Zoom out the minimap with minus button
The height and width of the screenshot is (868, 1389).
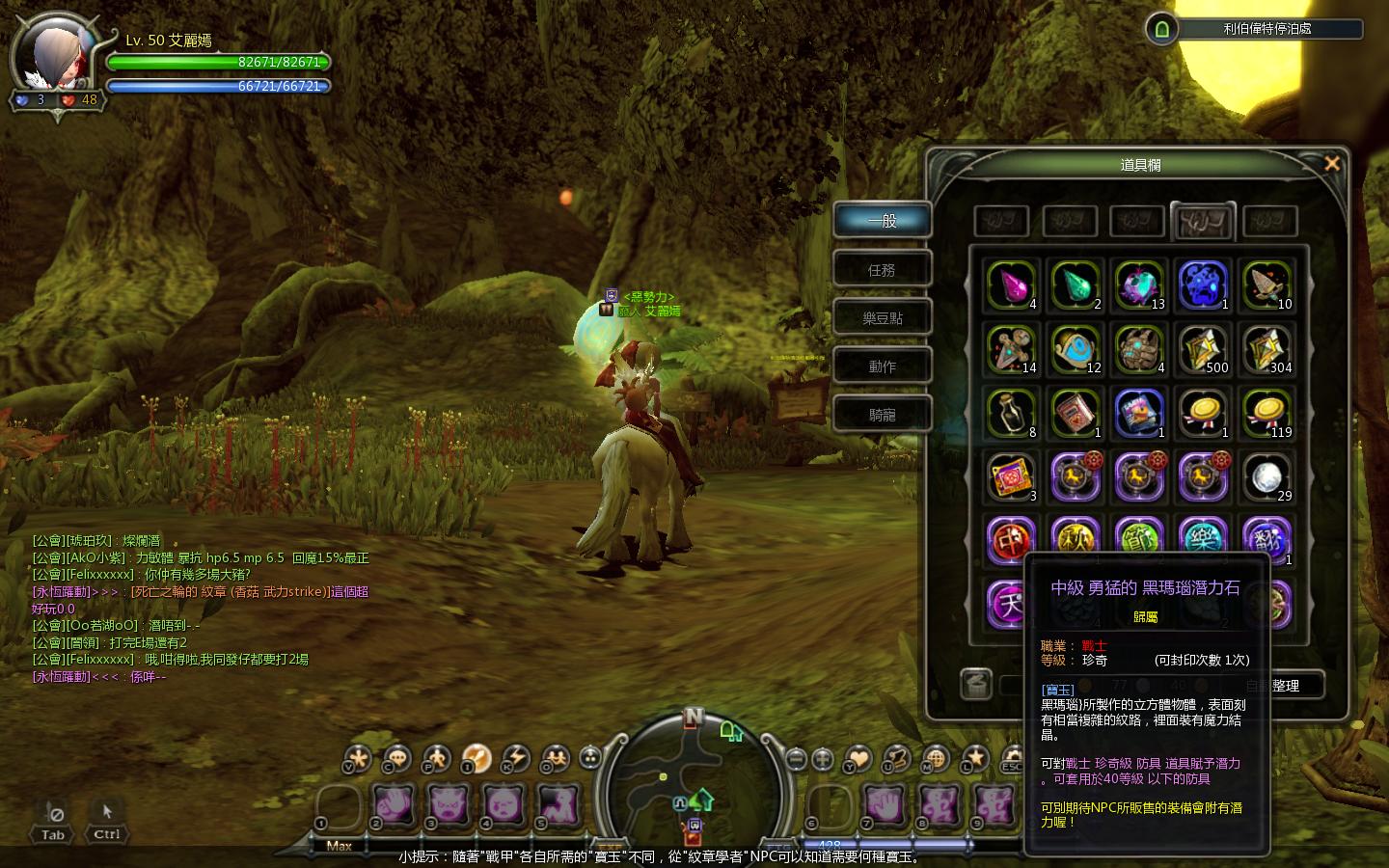point(796,759)
